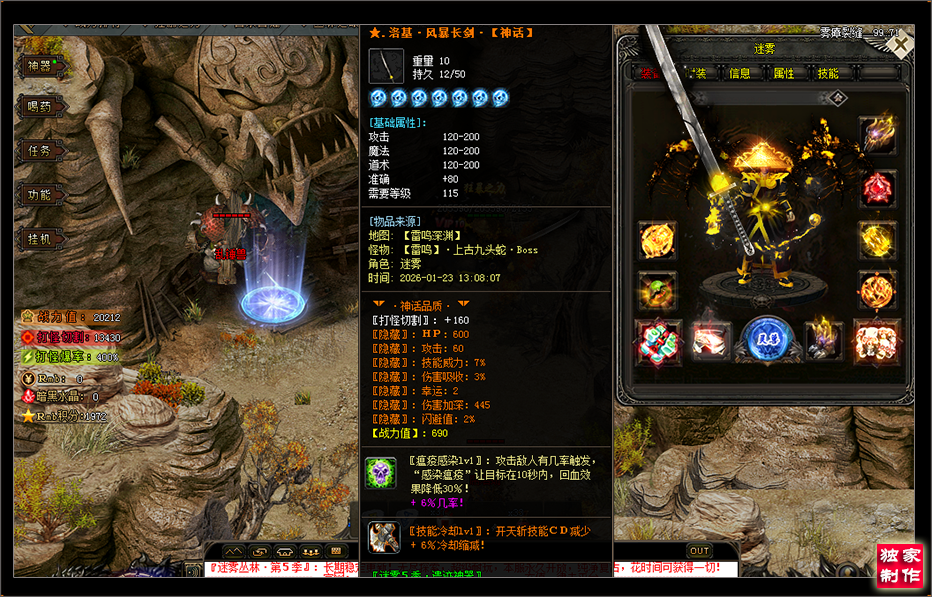Open the 神器 (Artifact) menu

tap(40, 66)
